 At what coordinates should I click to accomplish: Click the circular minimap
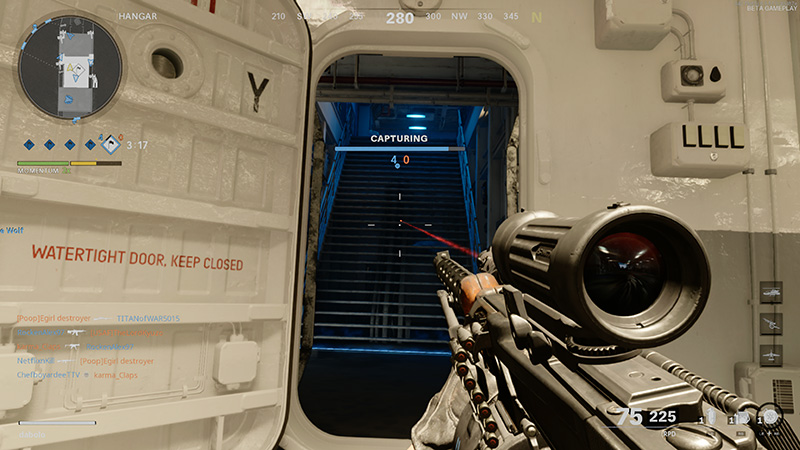70,66
